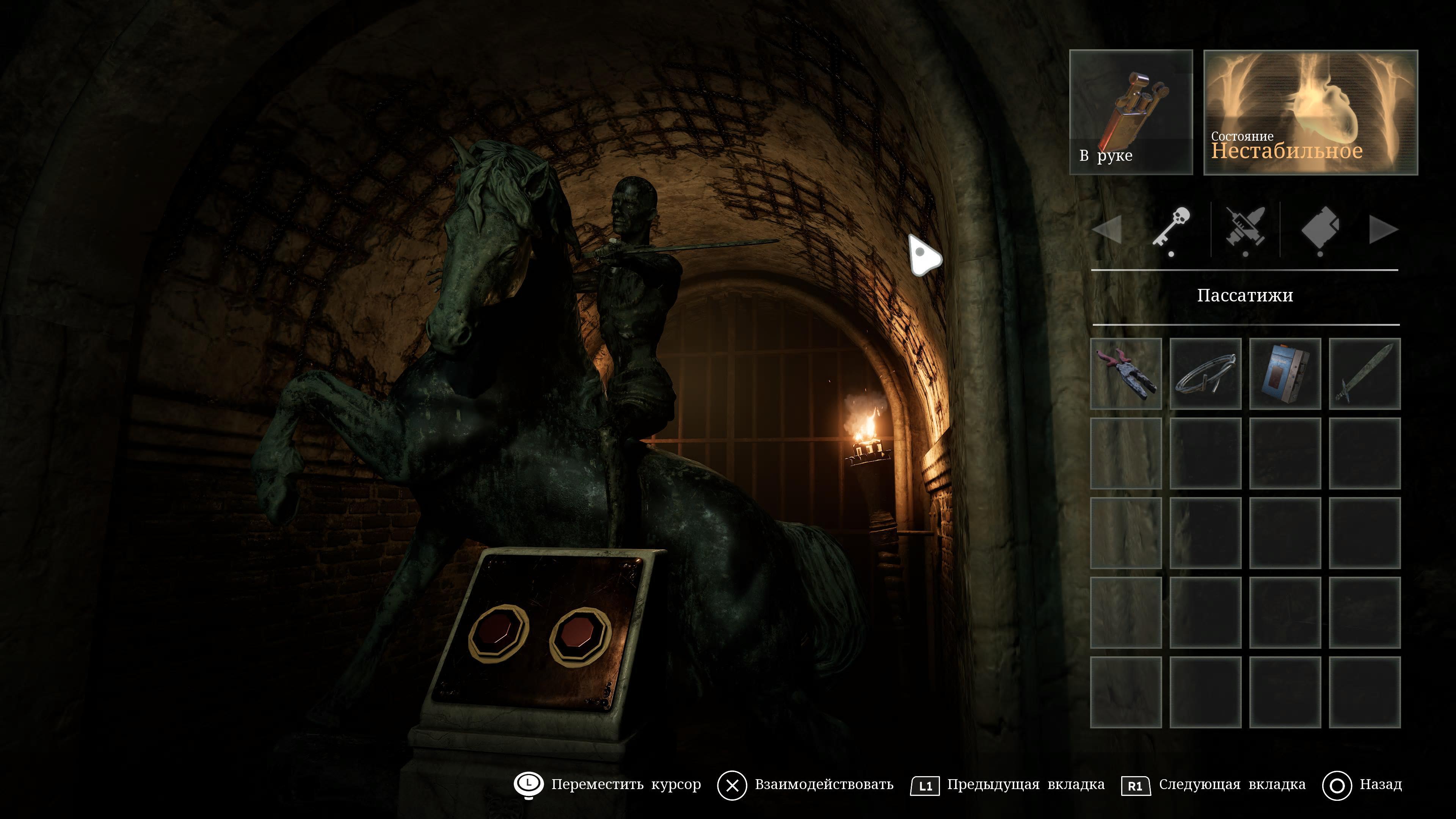Click the right arrow for next tab

pos(1383,230)
